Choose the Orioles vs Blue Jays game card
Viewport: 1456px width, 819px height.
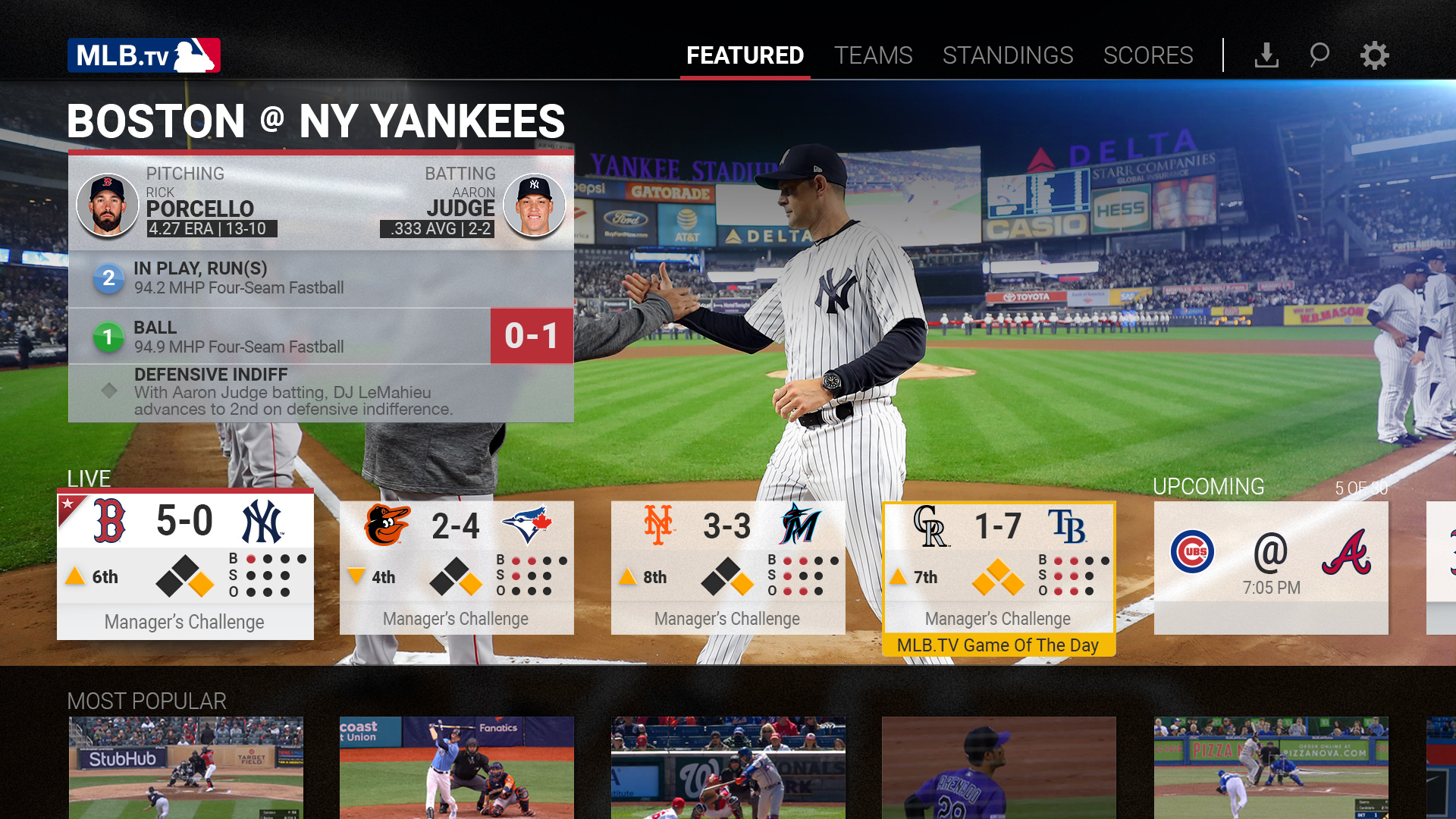tap(457, 566)
